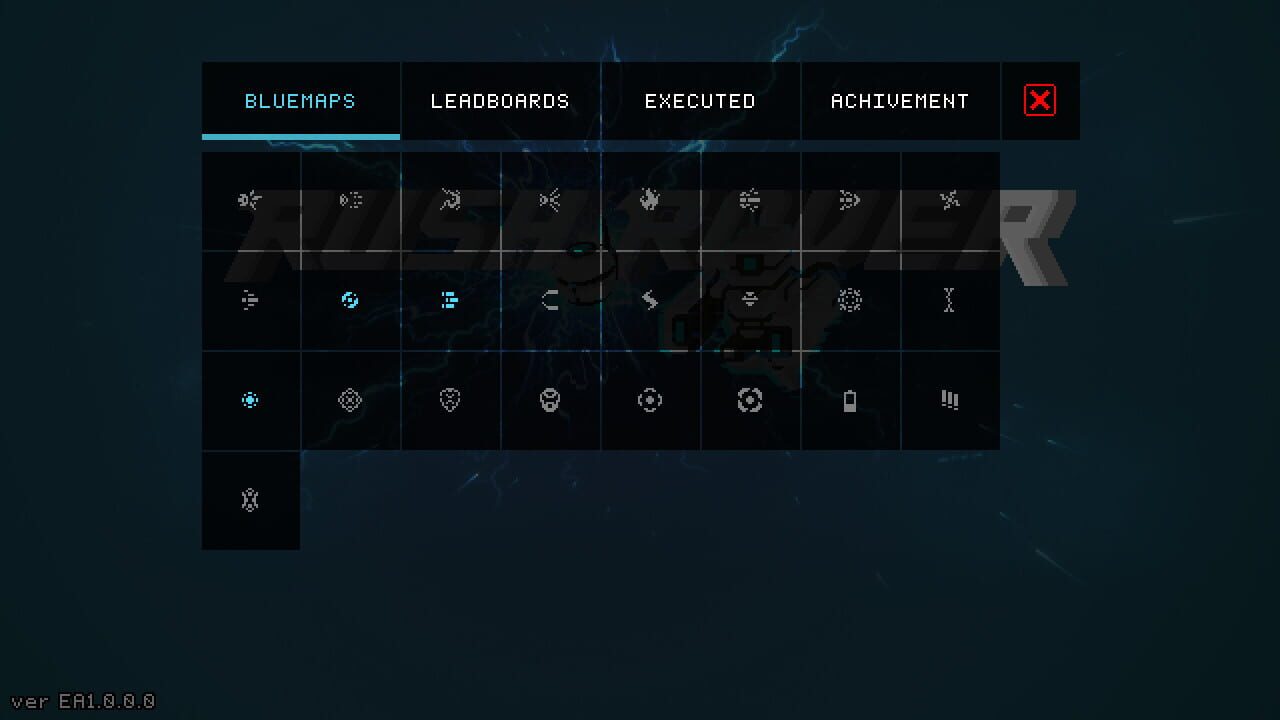Close the menu with the red X
Image resolution: width=1280 pixels, height=720 pixels.
coord(1040,100)
